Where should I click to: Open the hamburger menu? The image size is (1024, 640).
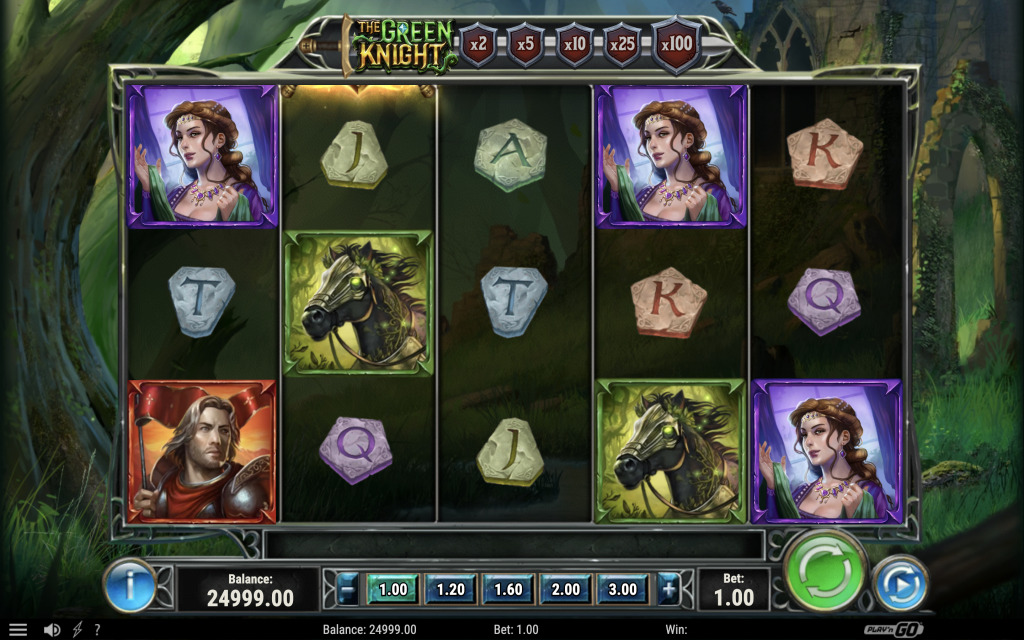click(x=18, y=630)
